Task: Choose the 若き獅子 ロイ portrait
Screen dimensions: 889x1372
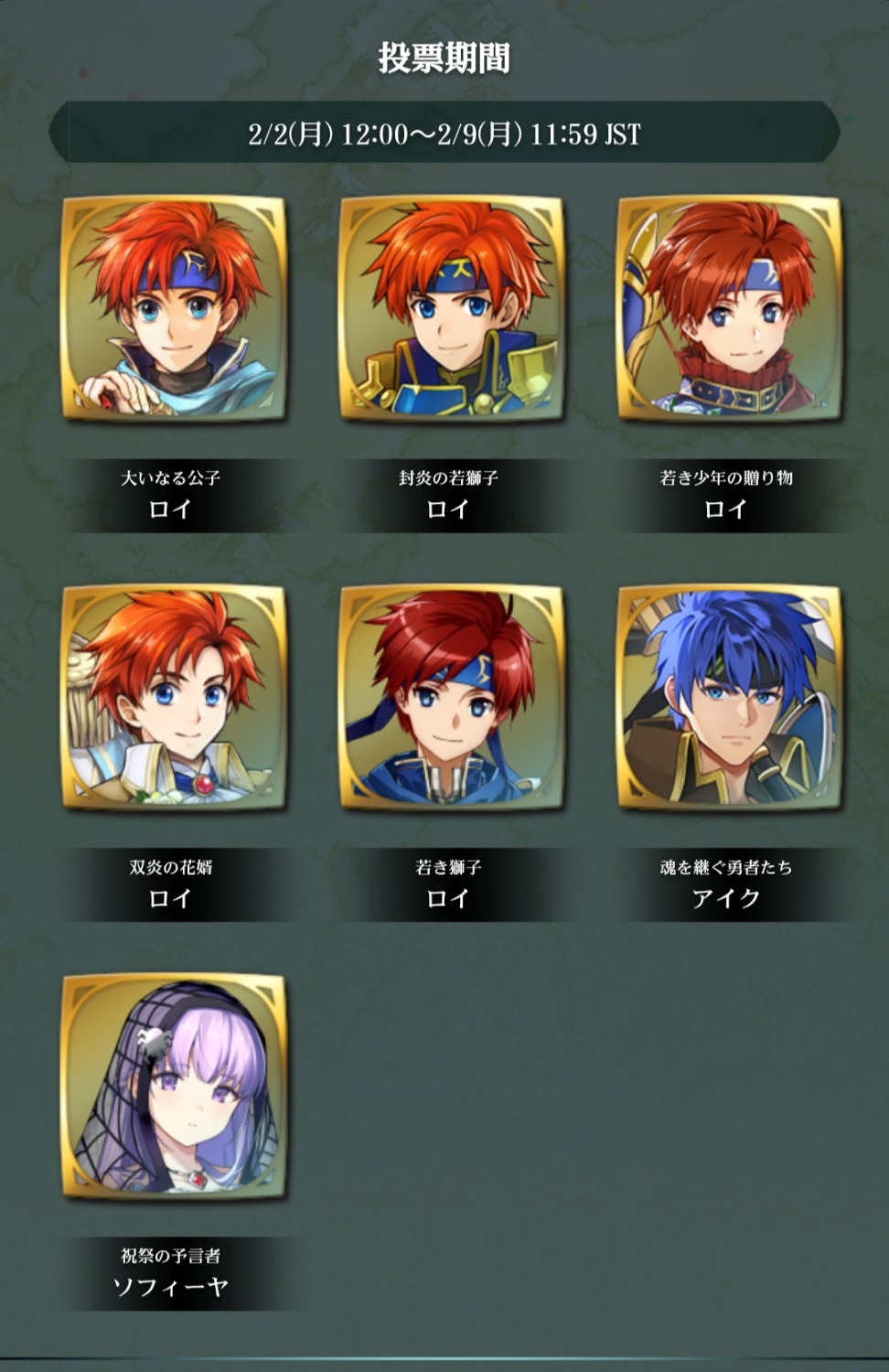Action: [x=451, y=698]
